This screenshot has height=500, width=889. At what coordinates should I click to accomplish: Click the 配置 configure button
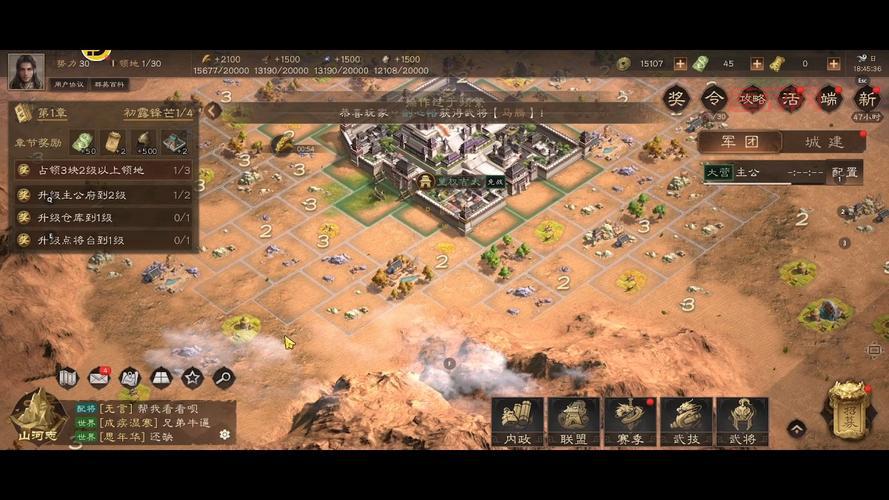pyautogui.click(x=845, y=172)
